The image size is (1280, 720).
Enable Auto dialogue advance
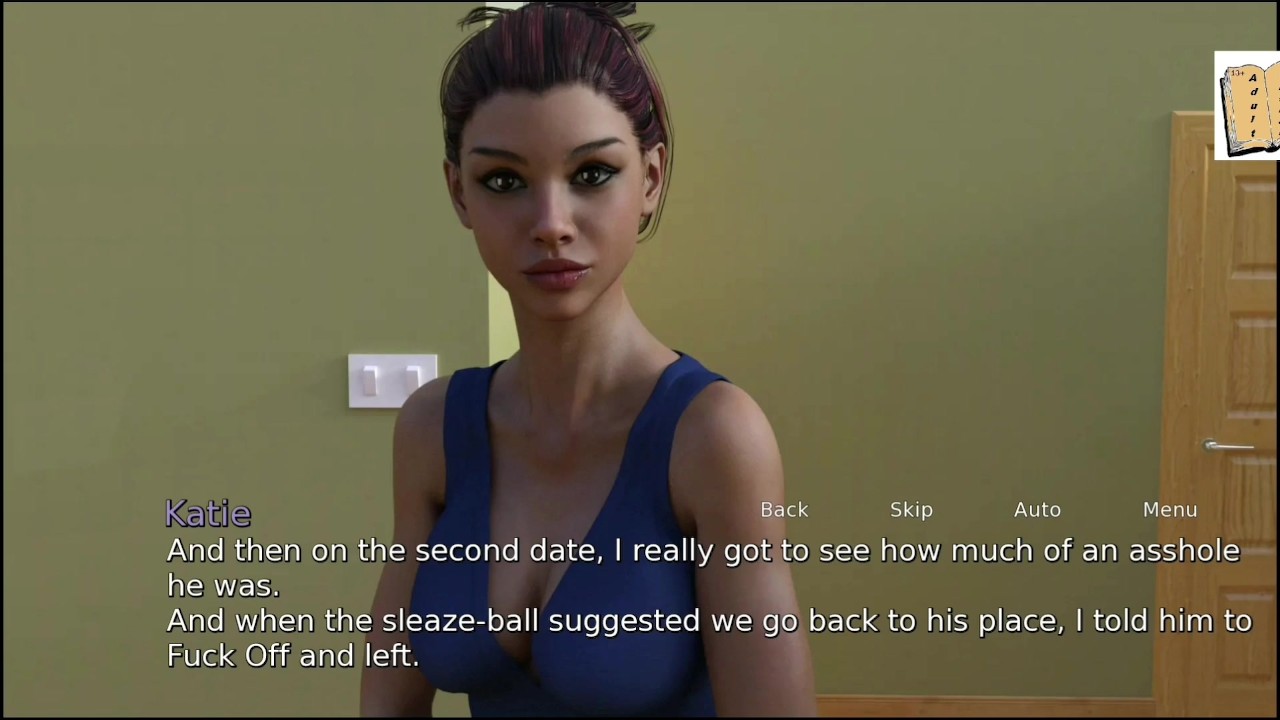click(1037, 510)
